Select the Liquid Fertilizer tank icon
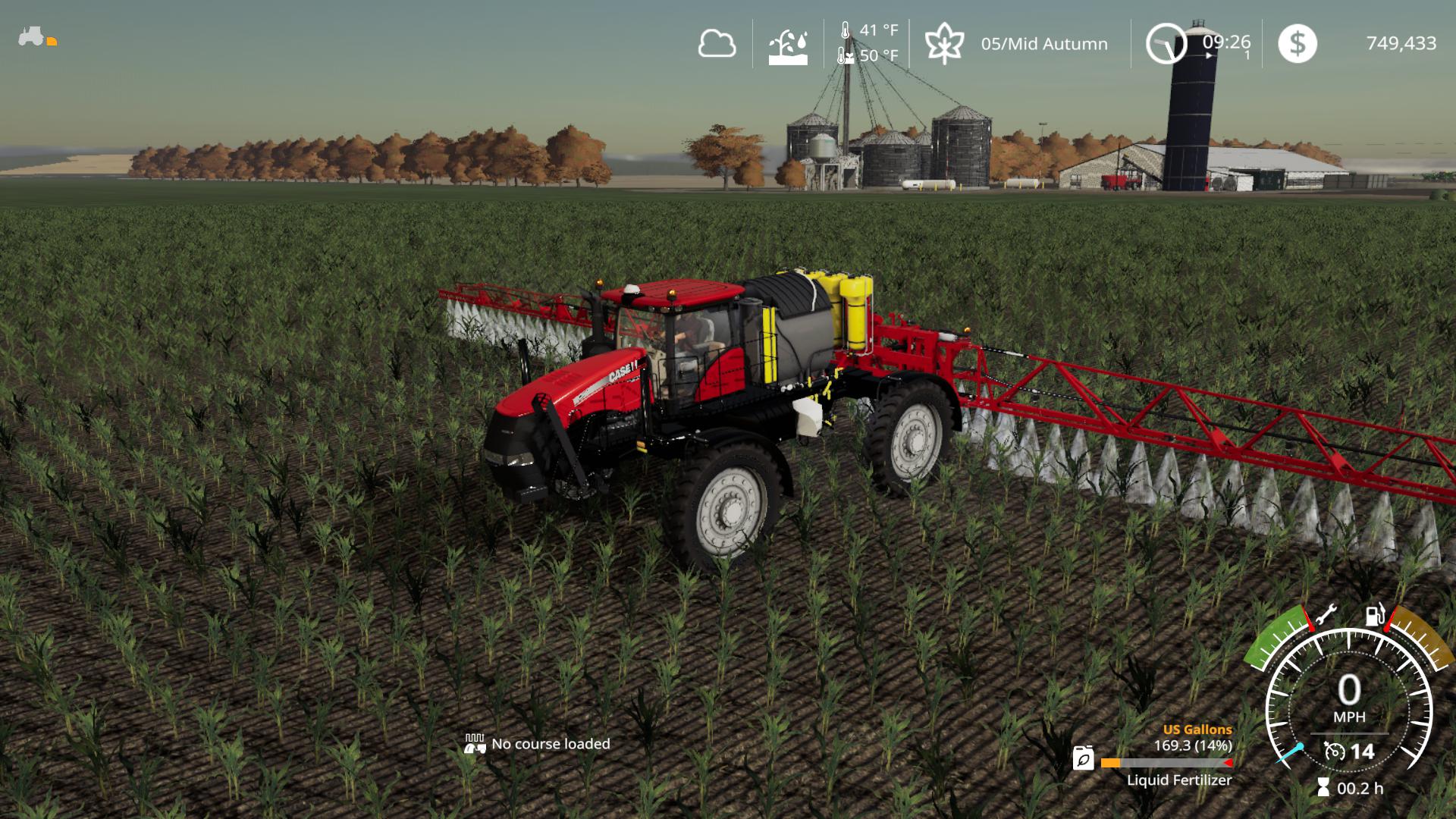This screenshot has height=819, width=1456. [1084, 758]
